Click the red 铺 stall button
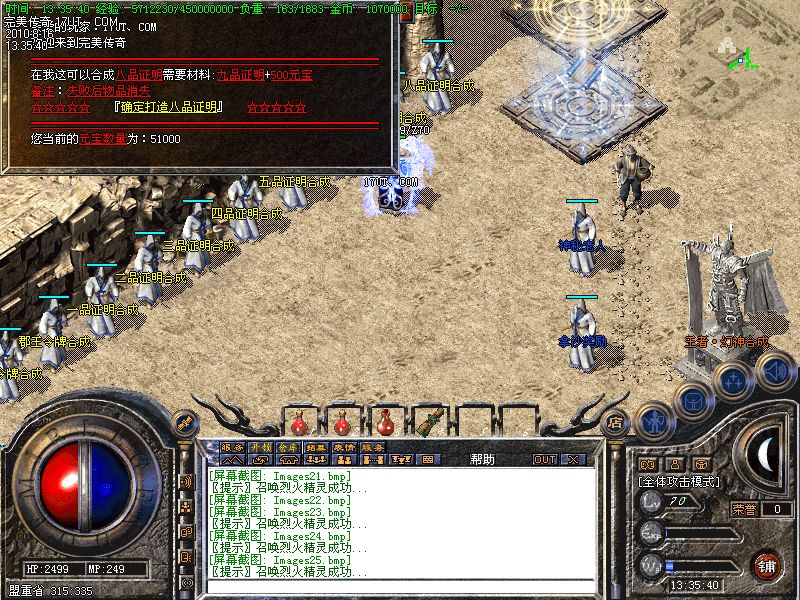Viewport: 800px width, 600px height. pyautogui.click(x=766, y=565)
